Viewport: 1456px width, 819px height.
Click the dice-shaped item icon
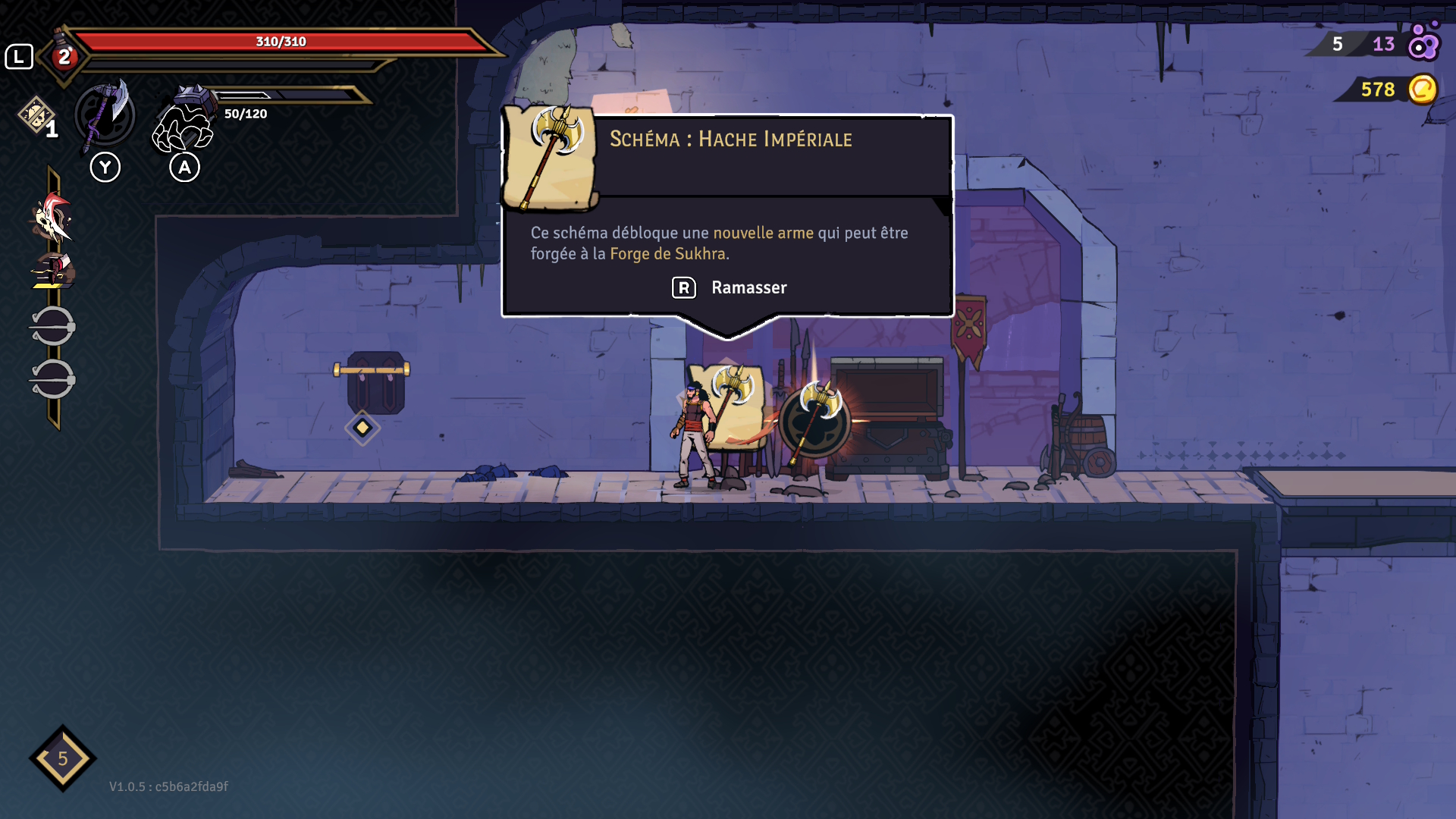point(35,115)
